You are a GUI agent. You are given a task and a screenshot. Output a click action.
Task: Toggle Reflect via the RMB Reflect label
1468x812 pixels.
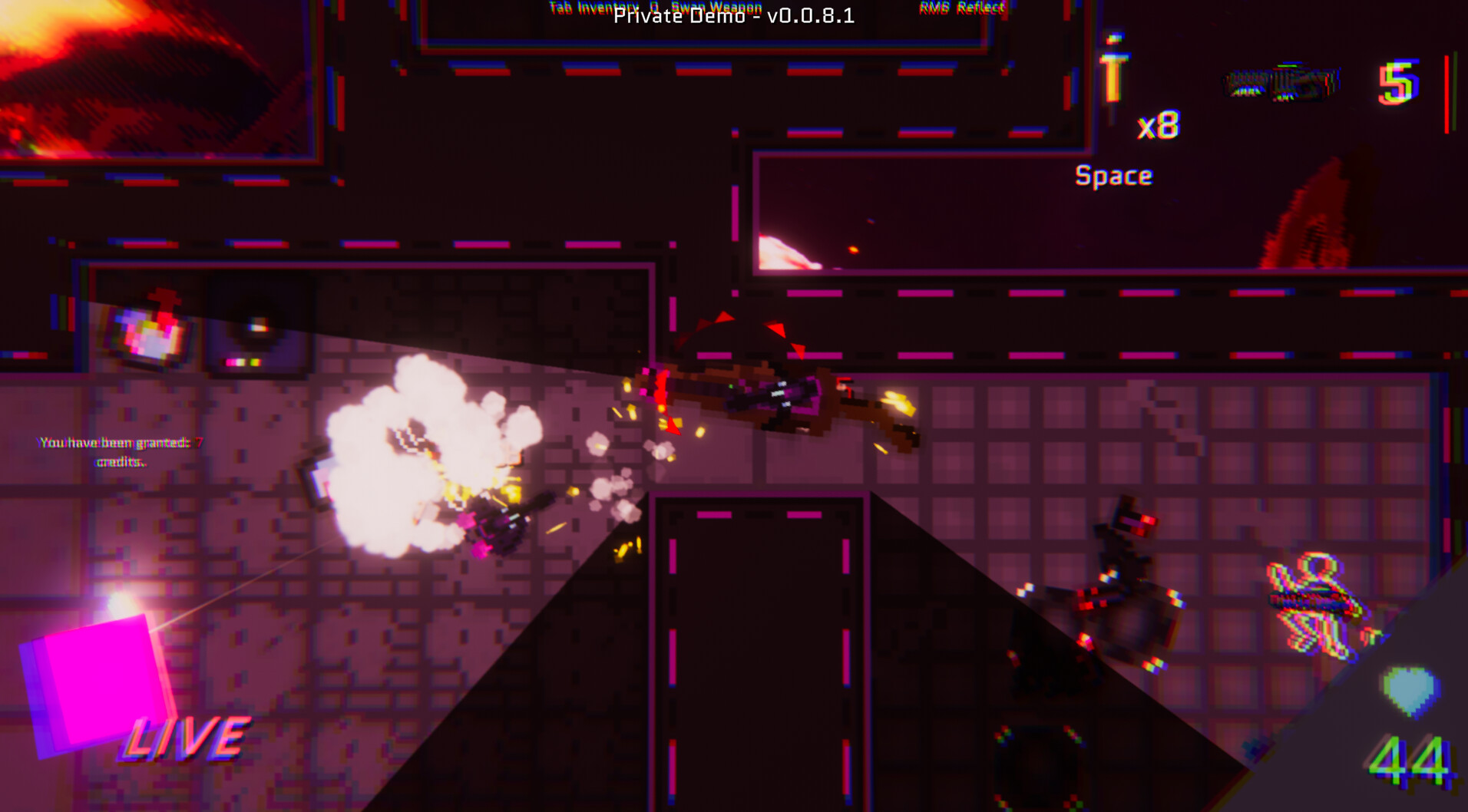(x=961, y=6)
